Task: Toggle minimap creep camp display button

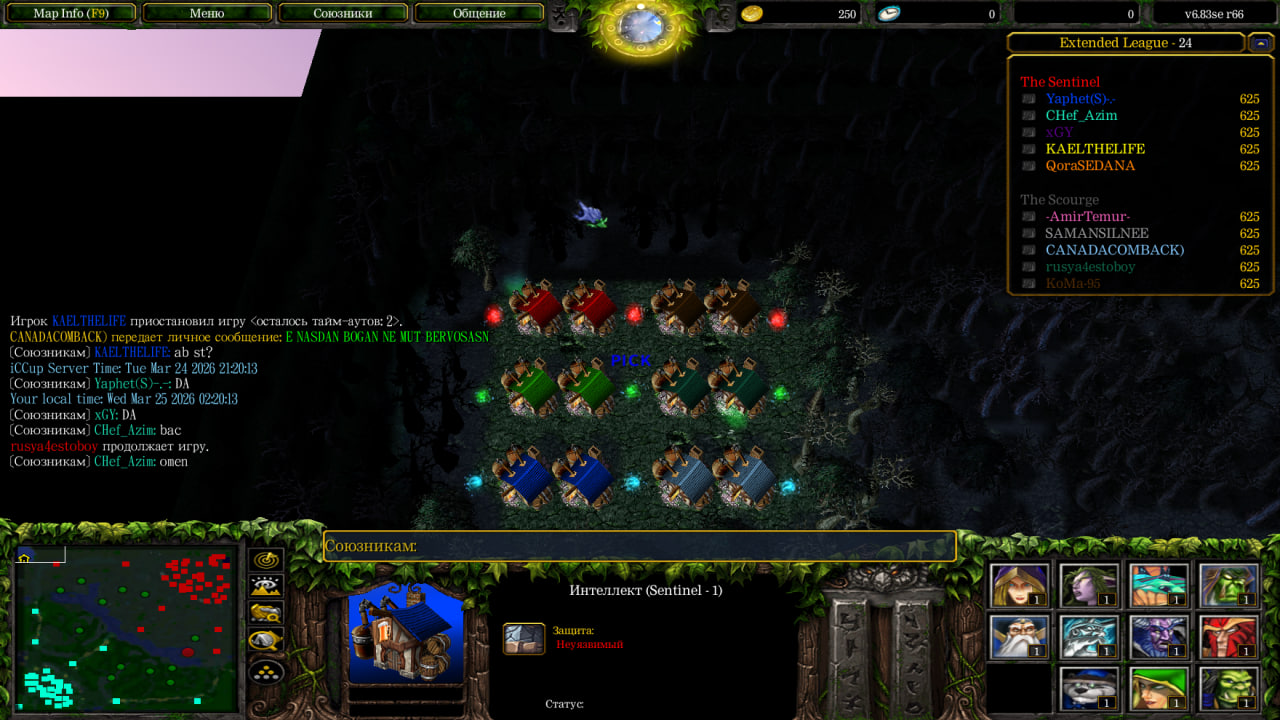Action: (266, 640)
